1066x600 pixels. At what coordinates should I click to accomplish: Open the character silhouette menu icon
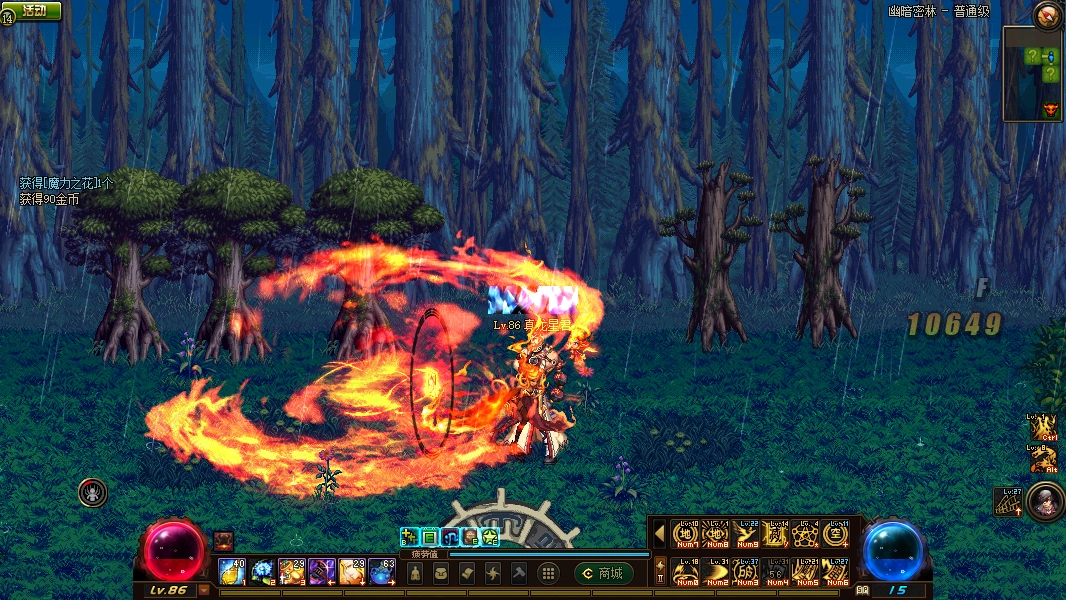tap(415, 573)
